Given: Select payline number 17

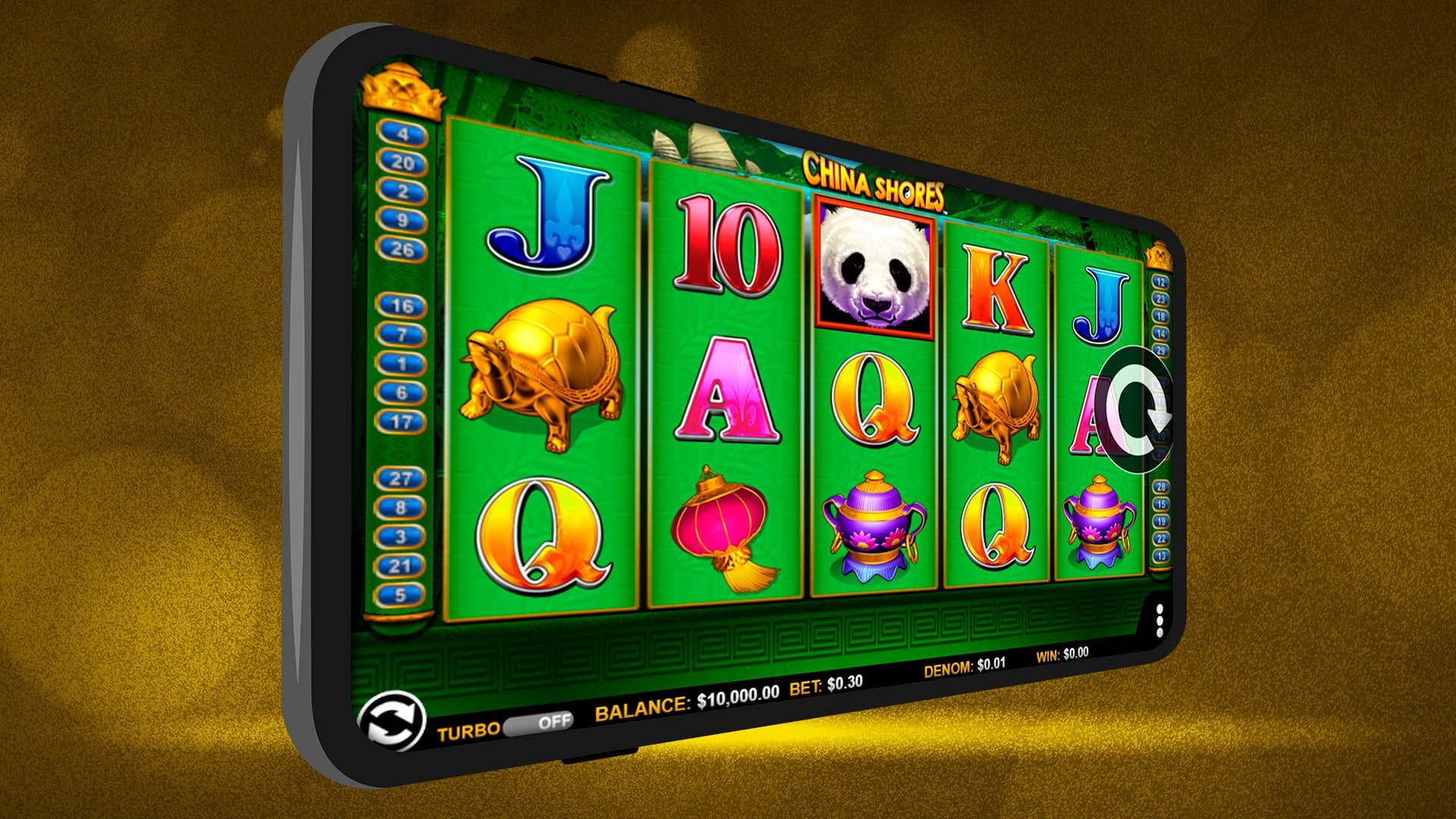Looking at the screenshot, I should [401, 422].
